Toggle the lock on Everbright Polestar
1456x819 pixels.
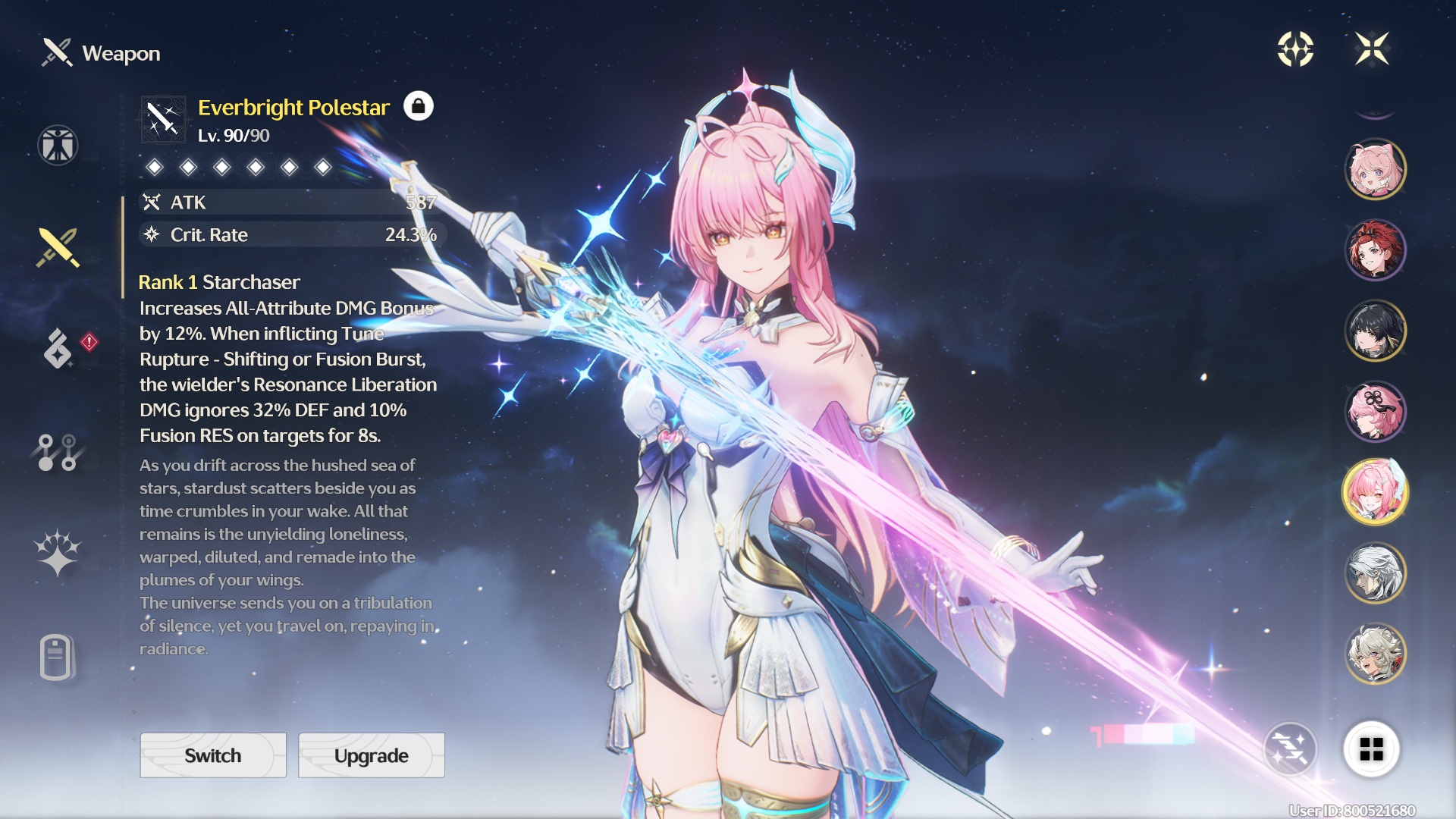pos(418,106)
